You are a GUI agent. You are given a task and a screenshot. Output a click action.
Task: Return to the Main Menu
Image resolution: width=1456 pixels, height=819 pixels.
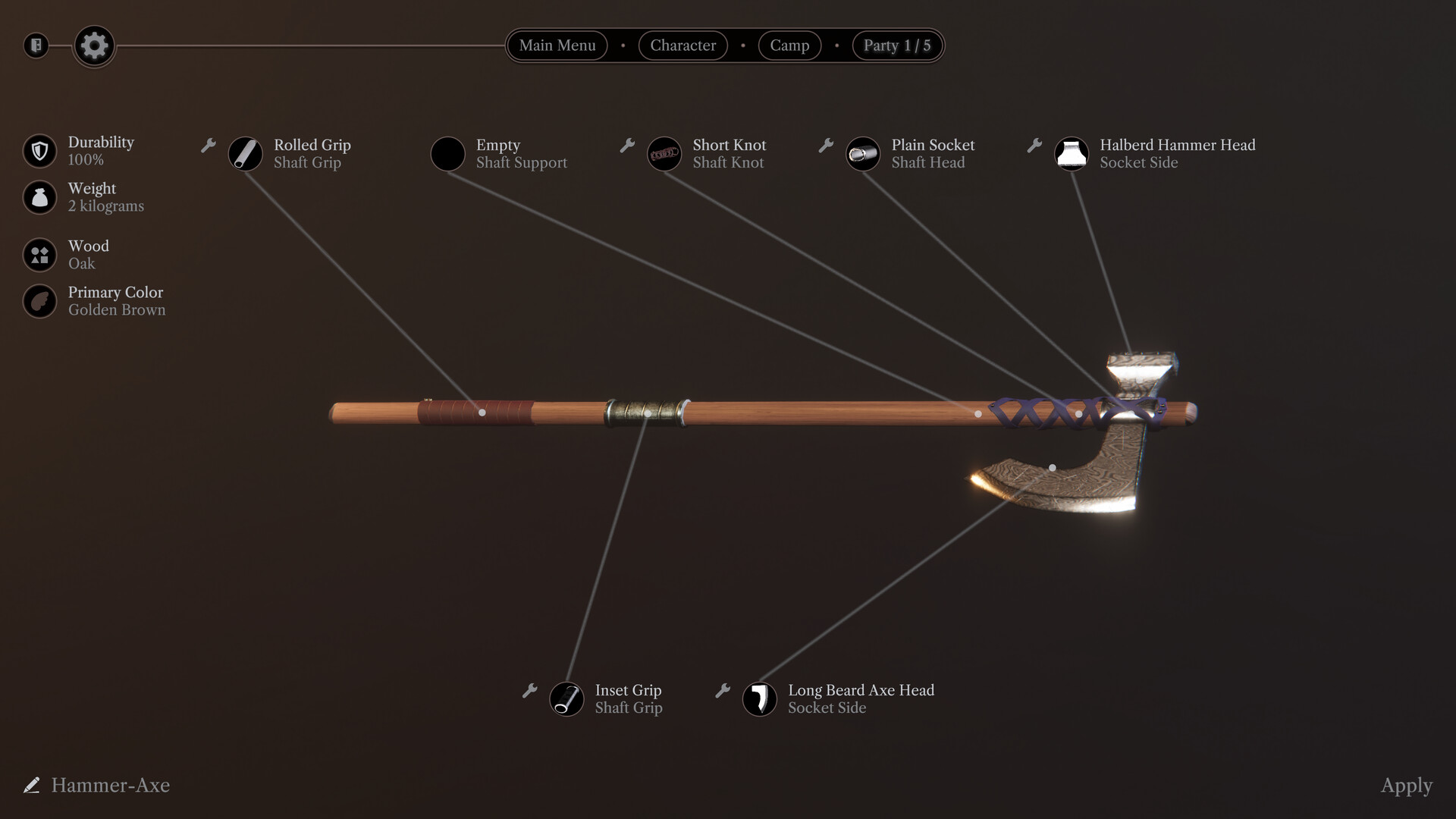coord(557,45)
